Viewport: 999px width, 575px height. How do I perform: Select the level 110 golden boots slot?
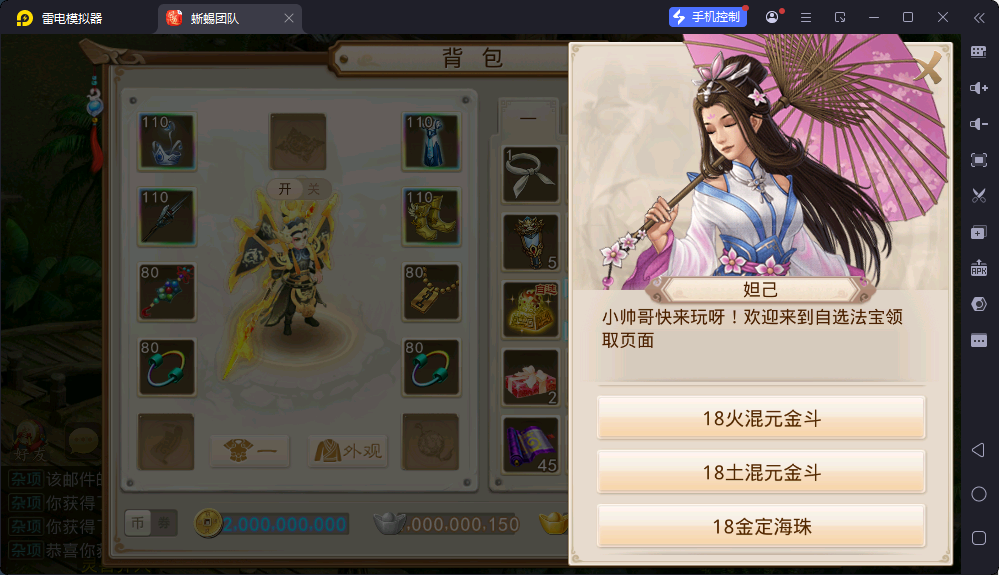tap(431, 217)
